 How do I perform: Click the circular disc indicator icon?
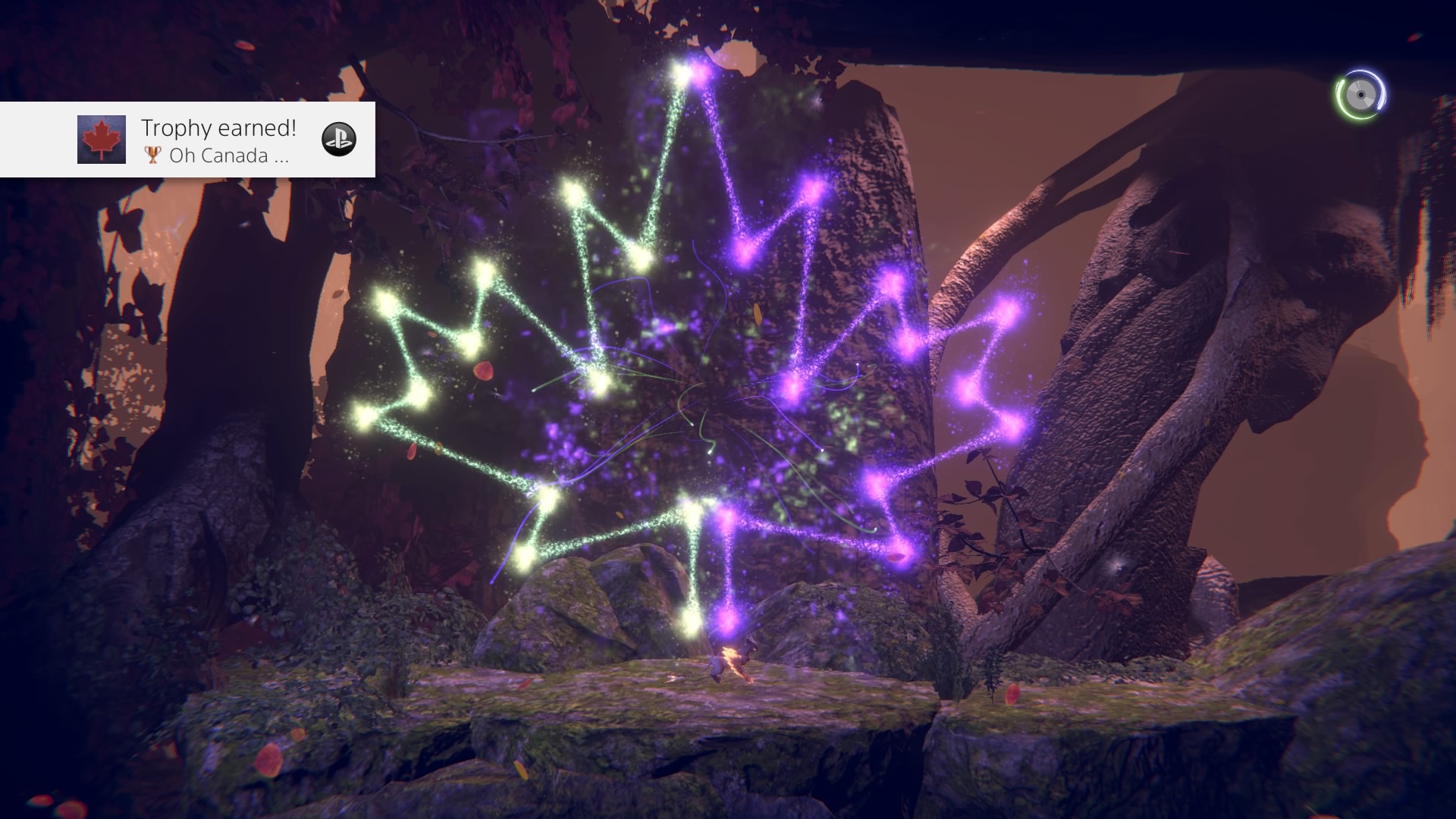(1360, 96)
